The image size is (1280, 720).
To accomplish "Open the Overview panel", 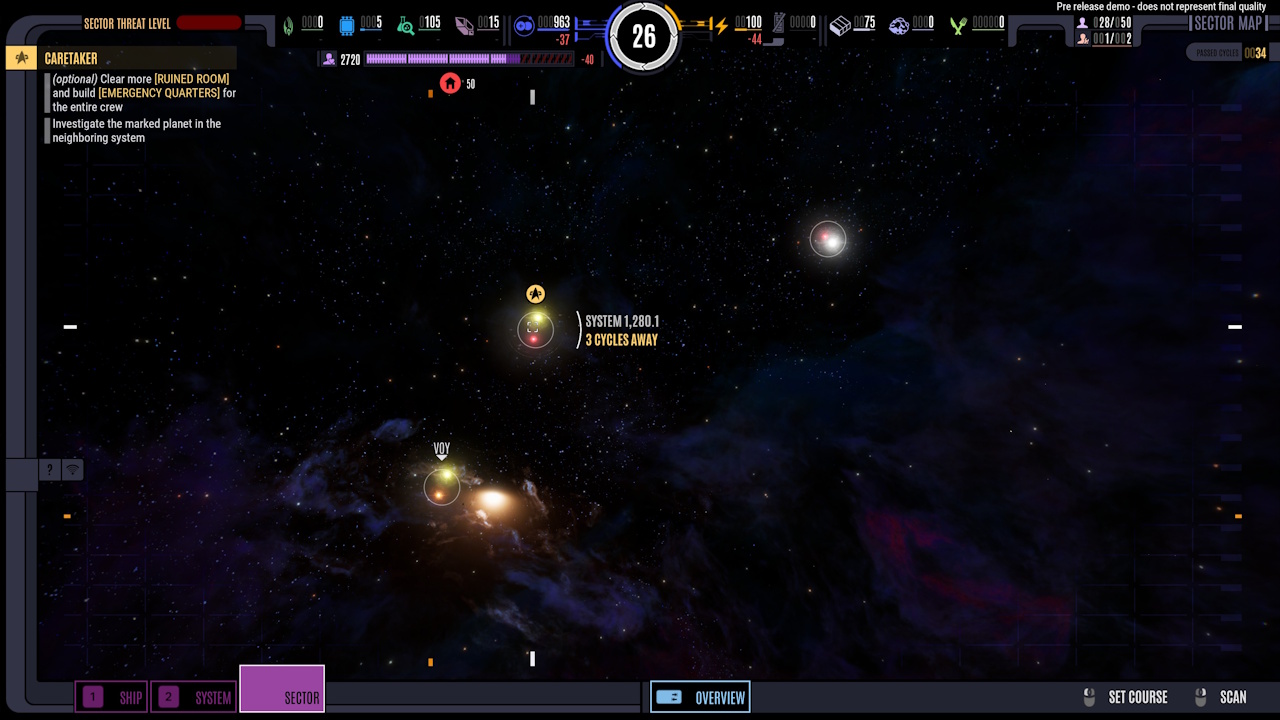I will pos(700,697).
